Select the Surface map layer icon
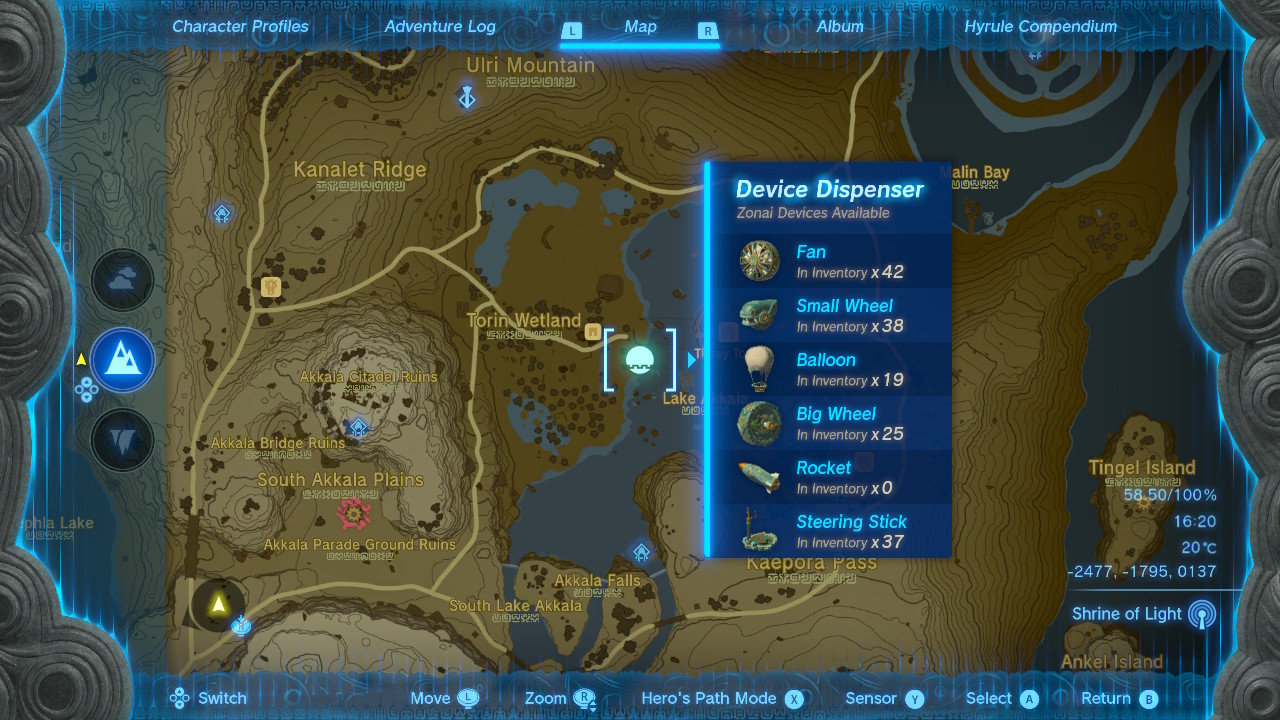1280x720 pixels. pyautogui.click(x=123, y=360)
